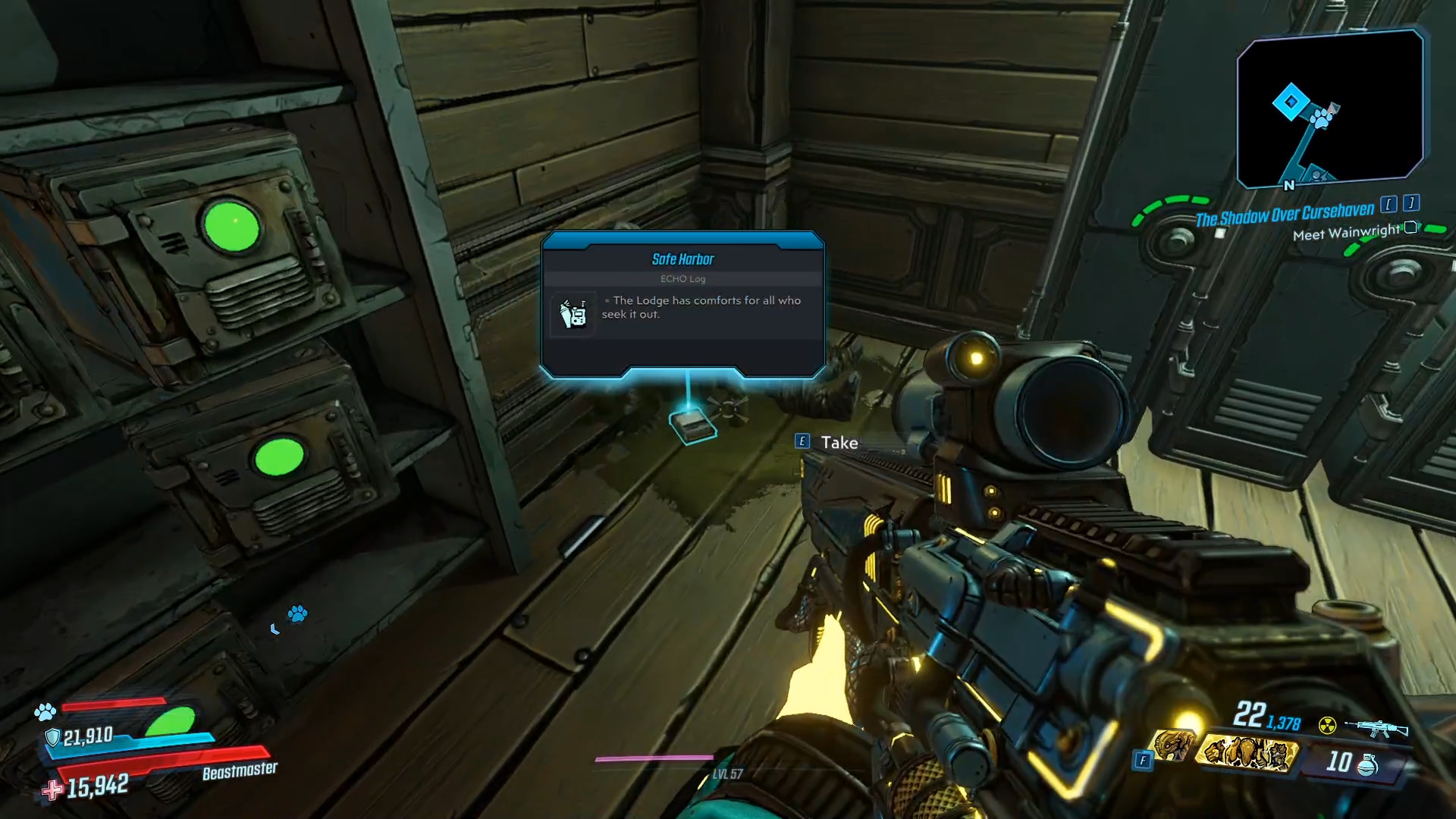This screenshot has width=1456, height=819.
Task: Click the ECHO Log subtitle label
Action: tap(683, 278)
